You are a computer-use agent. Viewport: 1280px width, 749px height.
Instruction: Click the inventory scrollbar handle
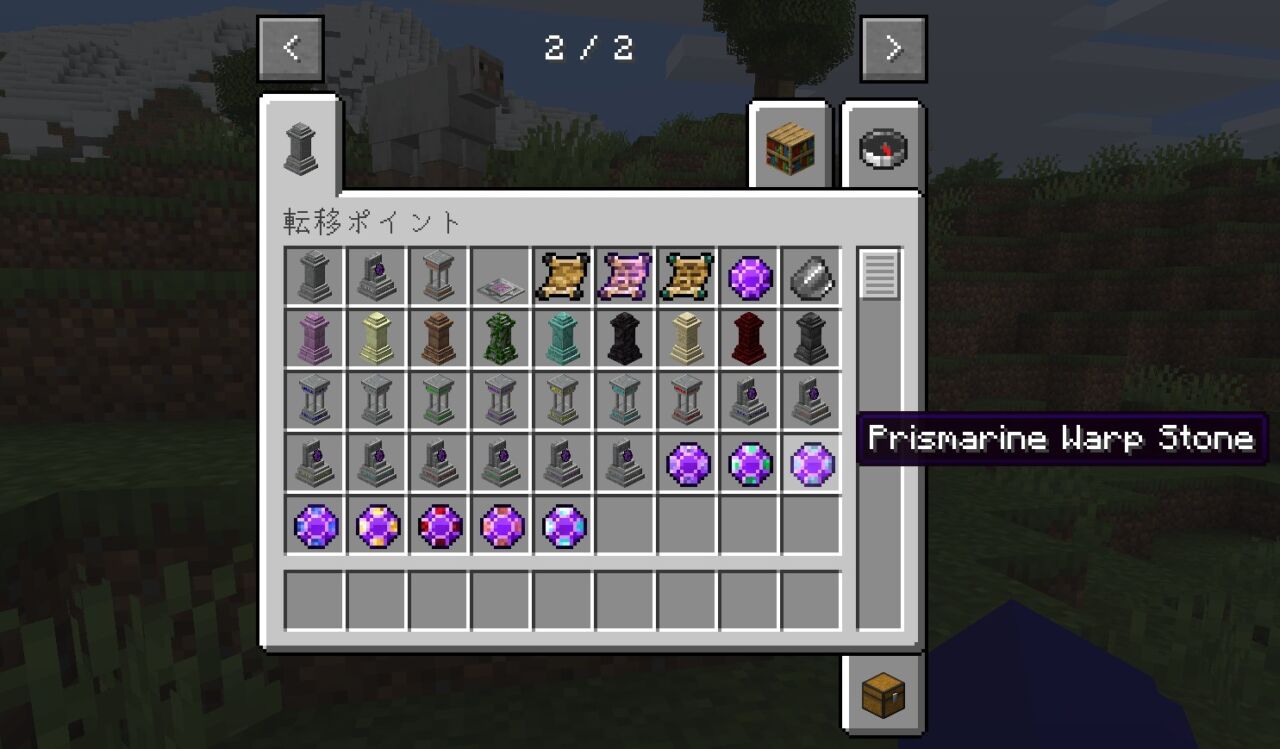(x=880, y=275)
